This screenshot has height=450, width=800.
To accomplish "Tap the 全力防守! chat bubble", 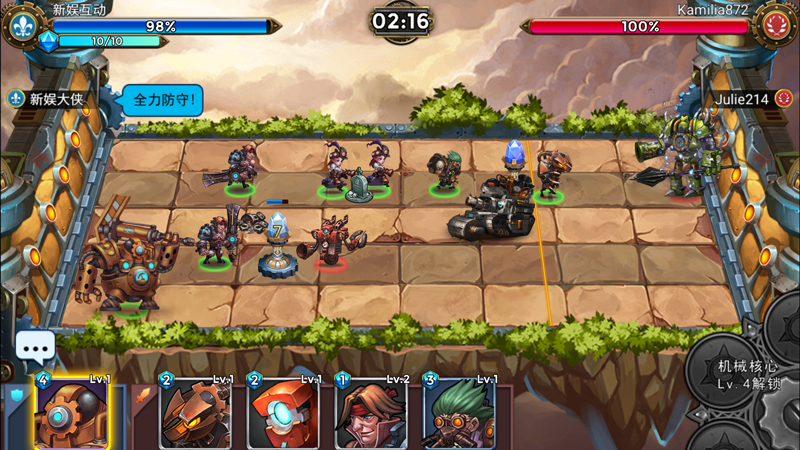I will coord(165,99).
